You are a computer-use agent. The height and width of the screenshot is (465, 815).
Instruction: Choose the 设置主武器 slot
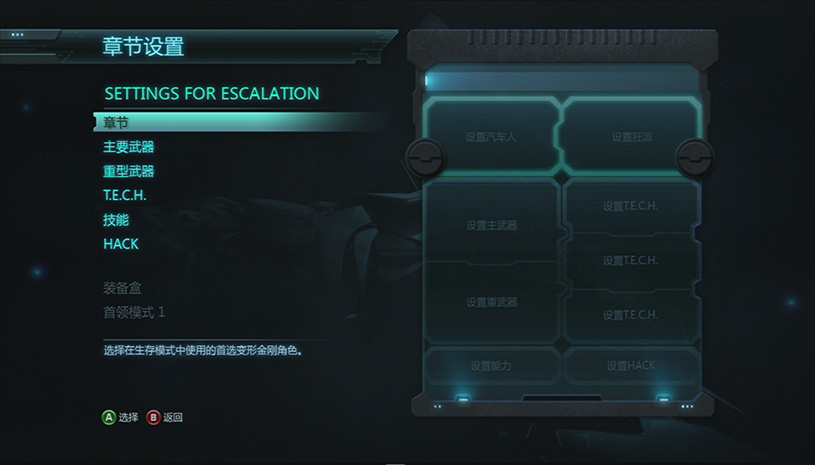[x=491, y=225]
